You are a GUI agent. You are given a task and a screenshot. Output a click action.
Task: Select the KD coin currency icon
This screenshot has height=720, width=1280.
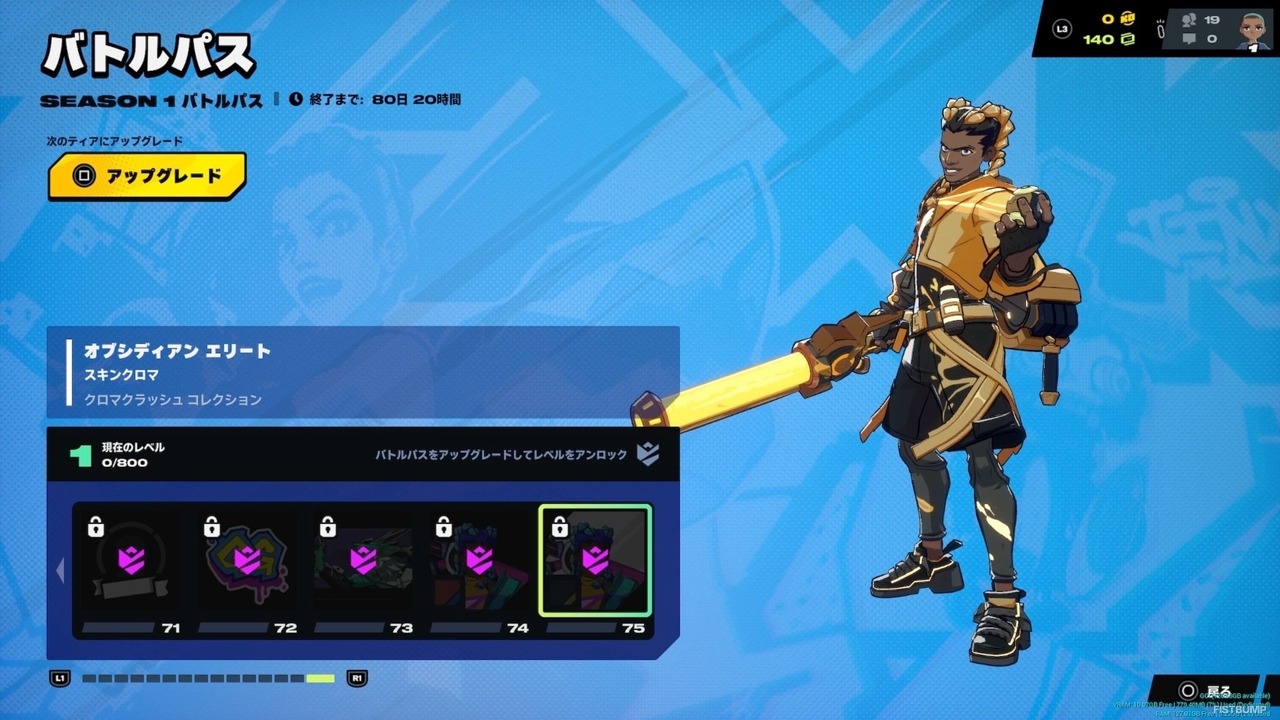point(1127,18)
